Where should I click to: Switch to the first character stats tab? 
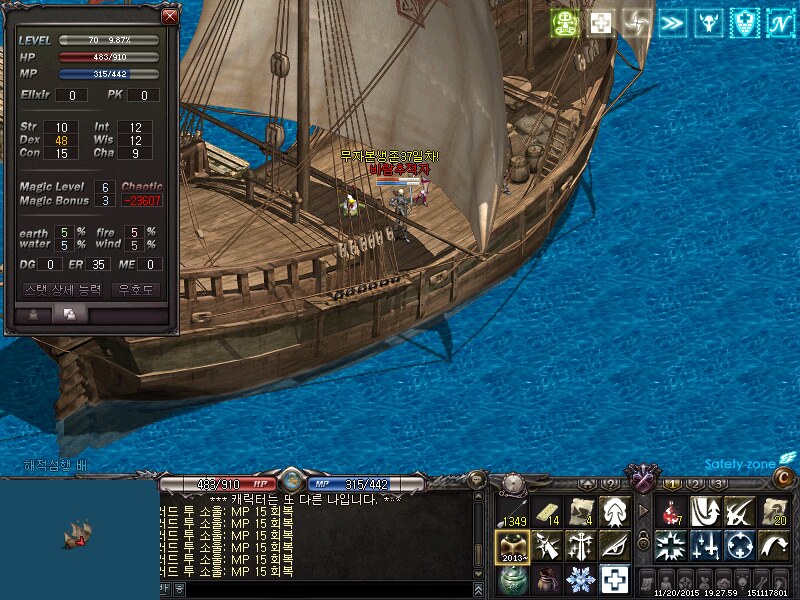coord(34,314)
